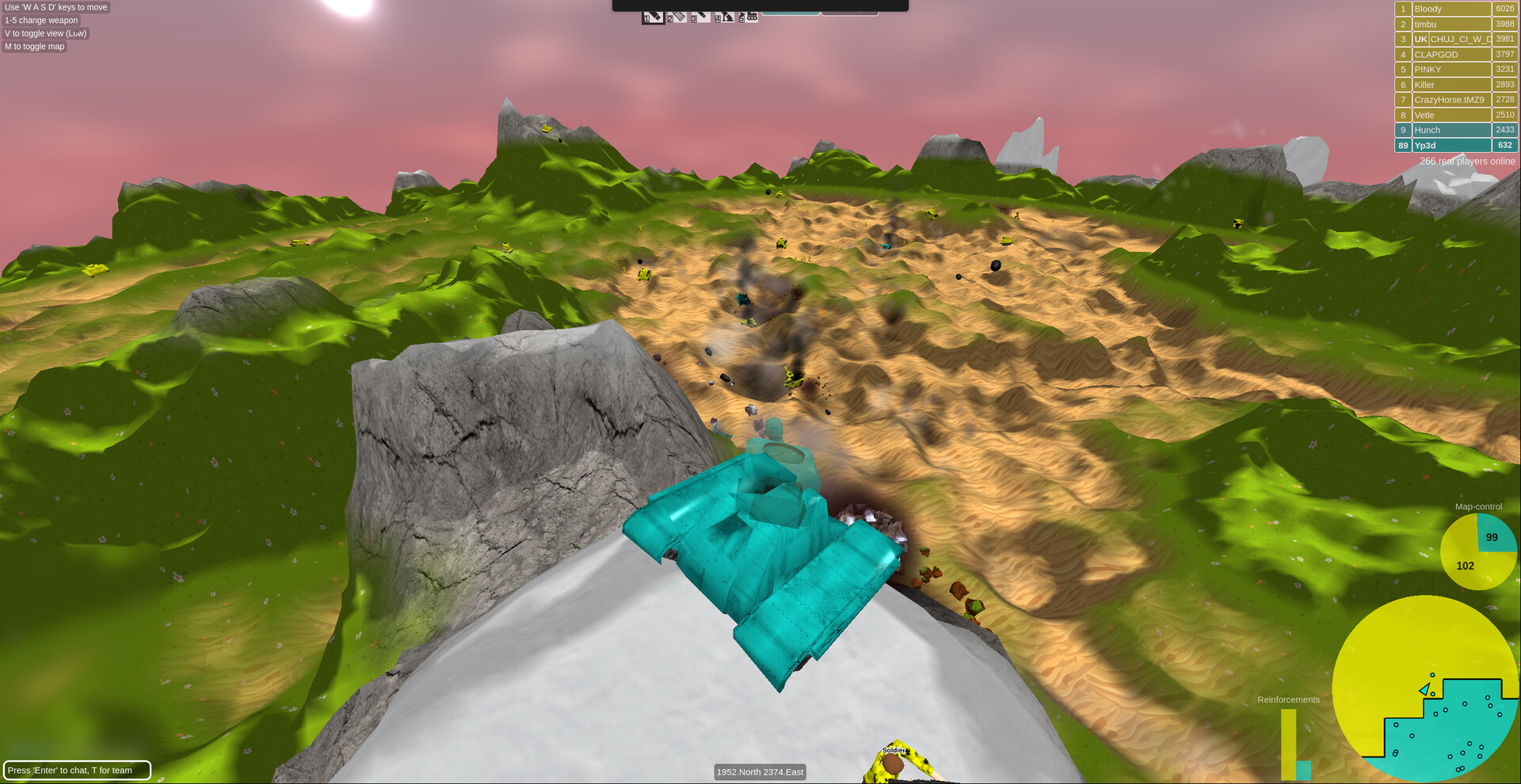Screen dimensions: 1521x784
Task: Click the chat input field labeled 'Press Enter to chat'
Action: click(x=77, y=770)
